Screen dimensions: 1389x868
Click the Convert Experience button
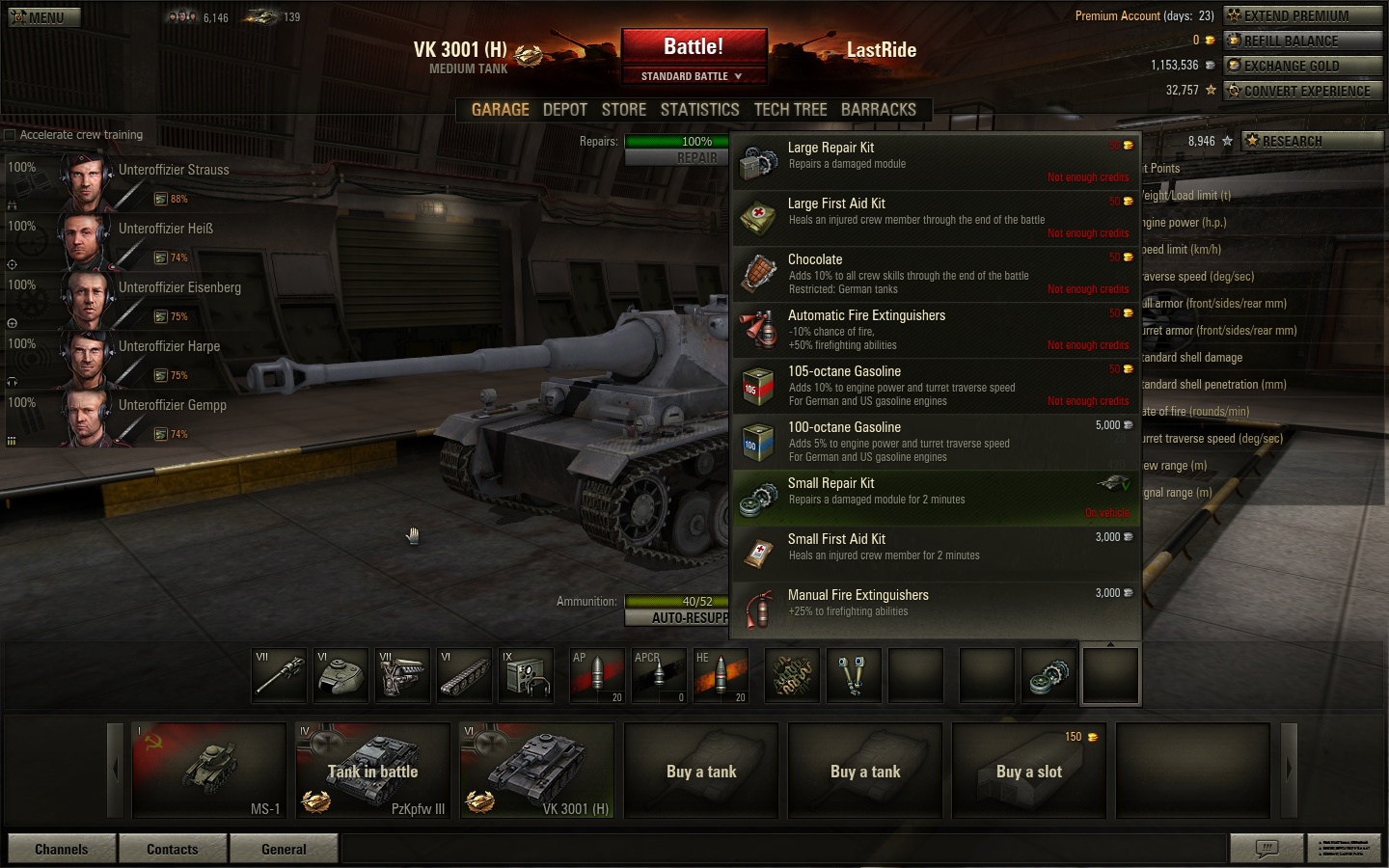1302,91
